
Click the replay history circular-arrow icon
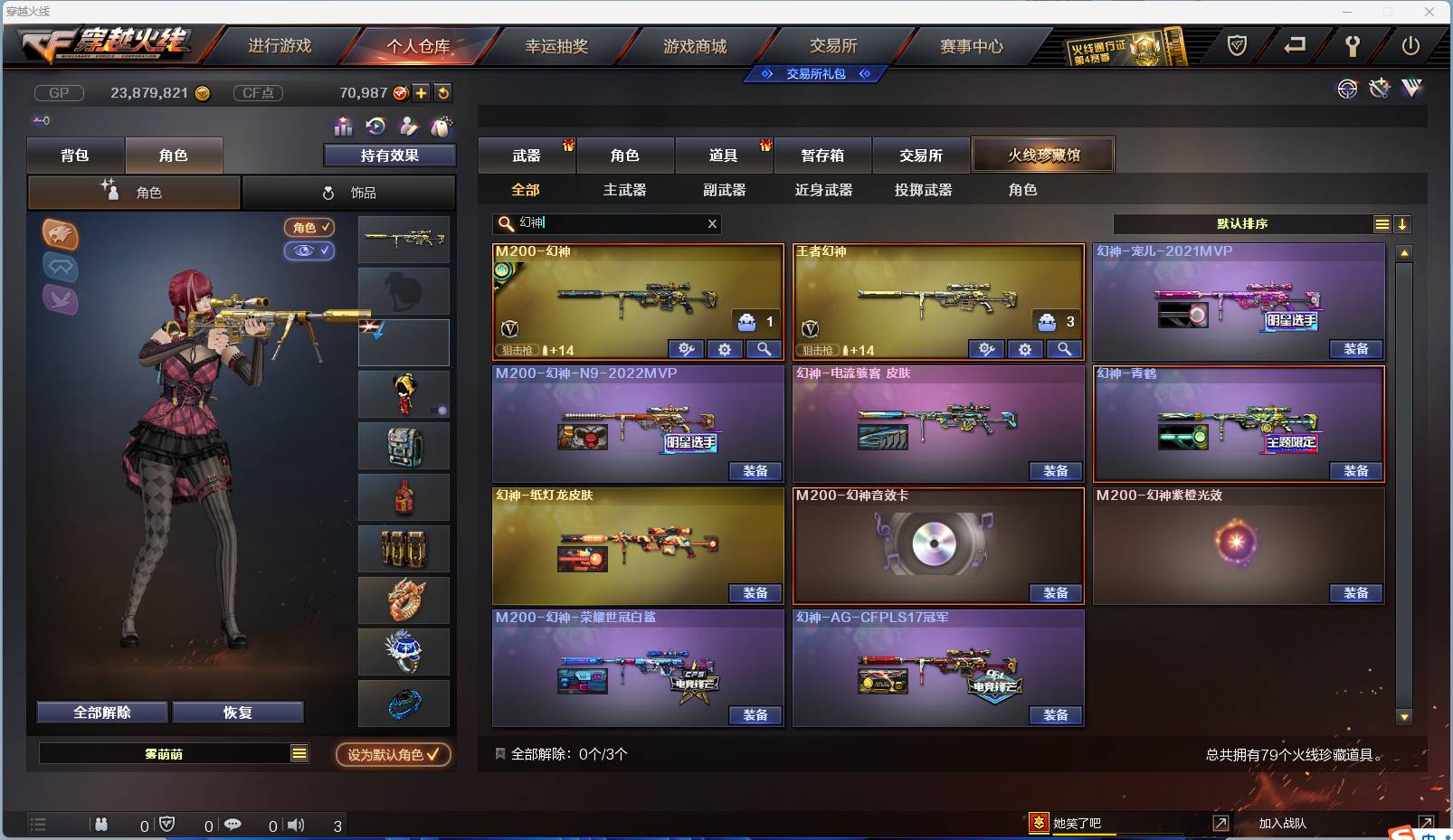tap(375, 126)
